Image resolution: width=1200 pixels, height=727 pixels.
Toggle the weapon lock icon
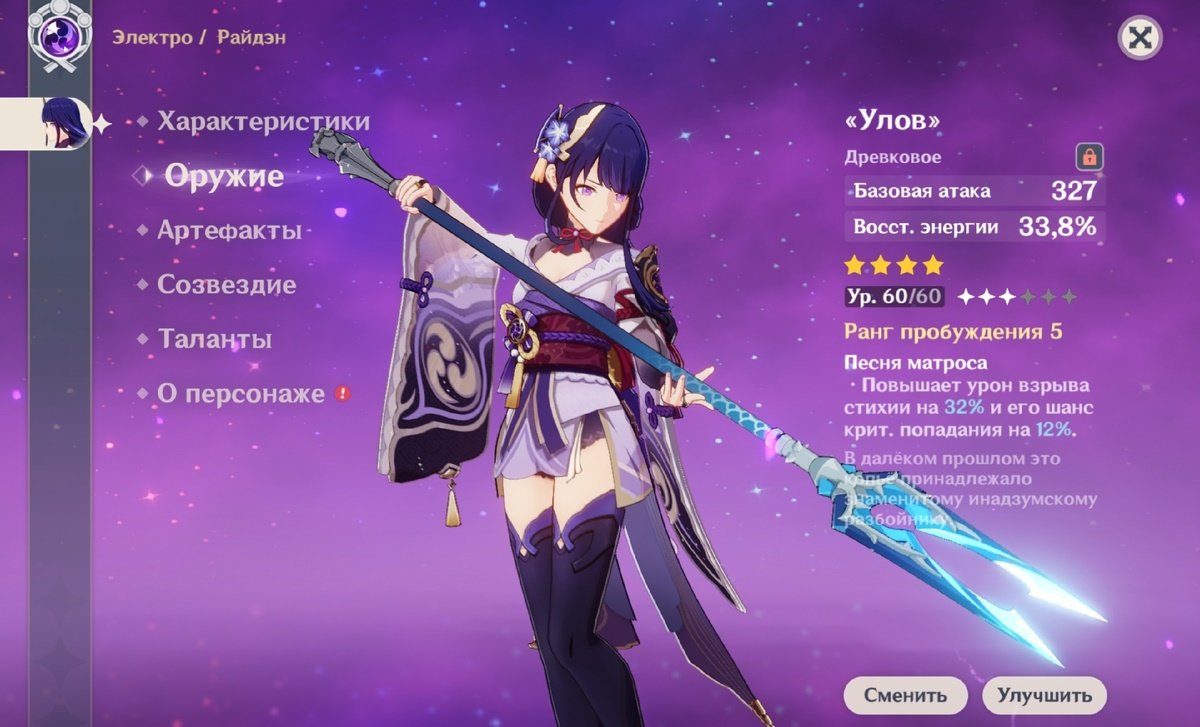1087,157
